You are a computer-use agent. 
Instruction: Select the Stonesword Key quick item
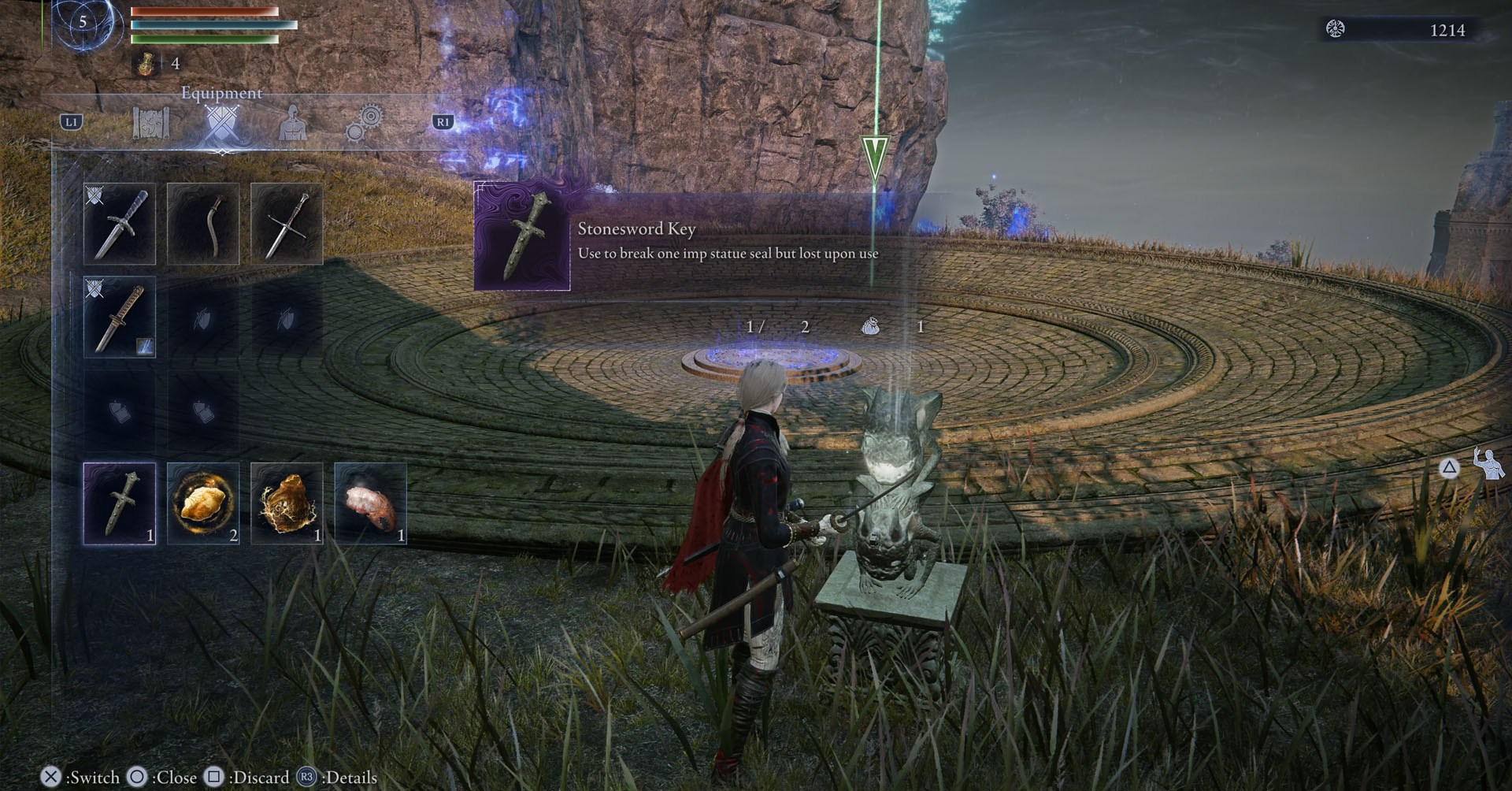pyautogui.click(x=120, y=503)
